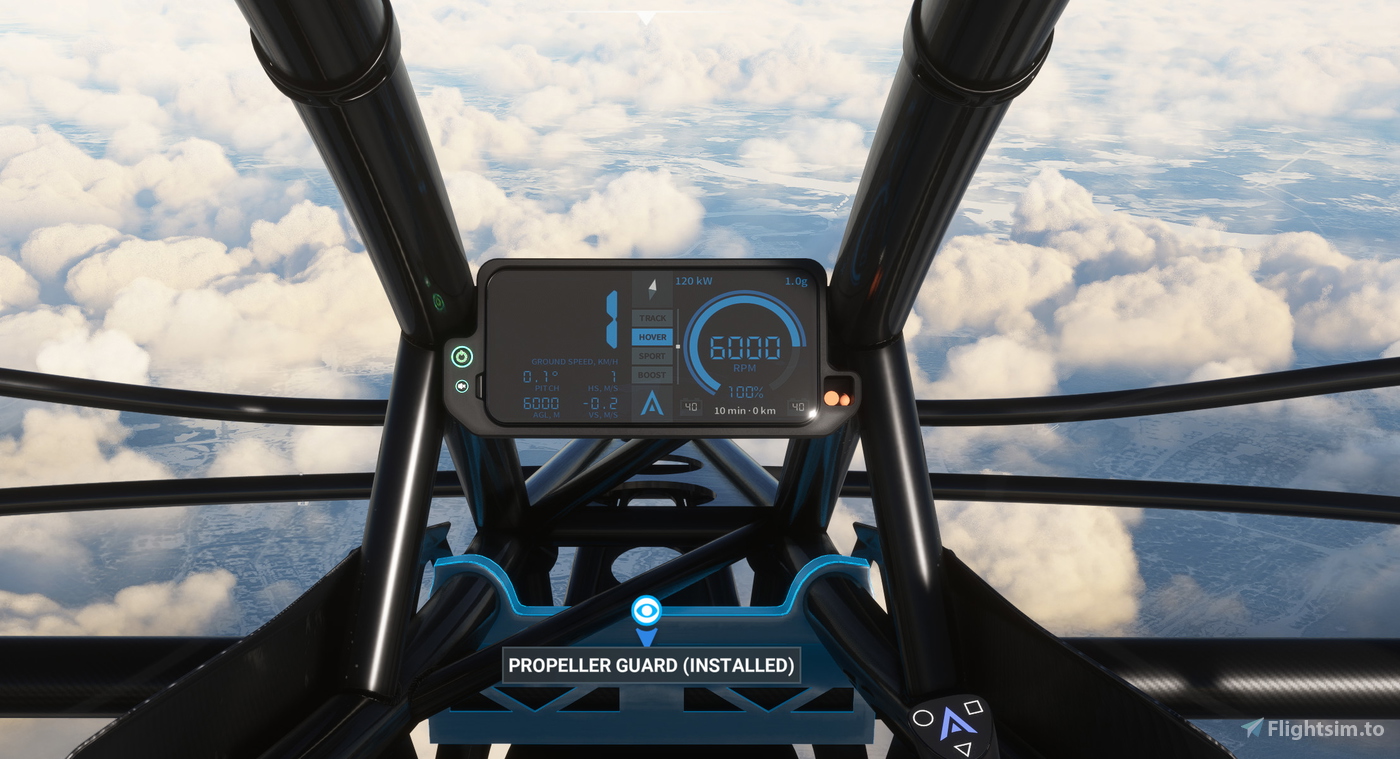1400x759 pixels.
Task: Toggle the left orange button beside the display
Action: tap(830, 398)
